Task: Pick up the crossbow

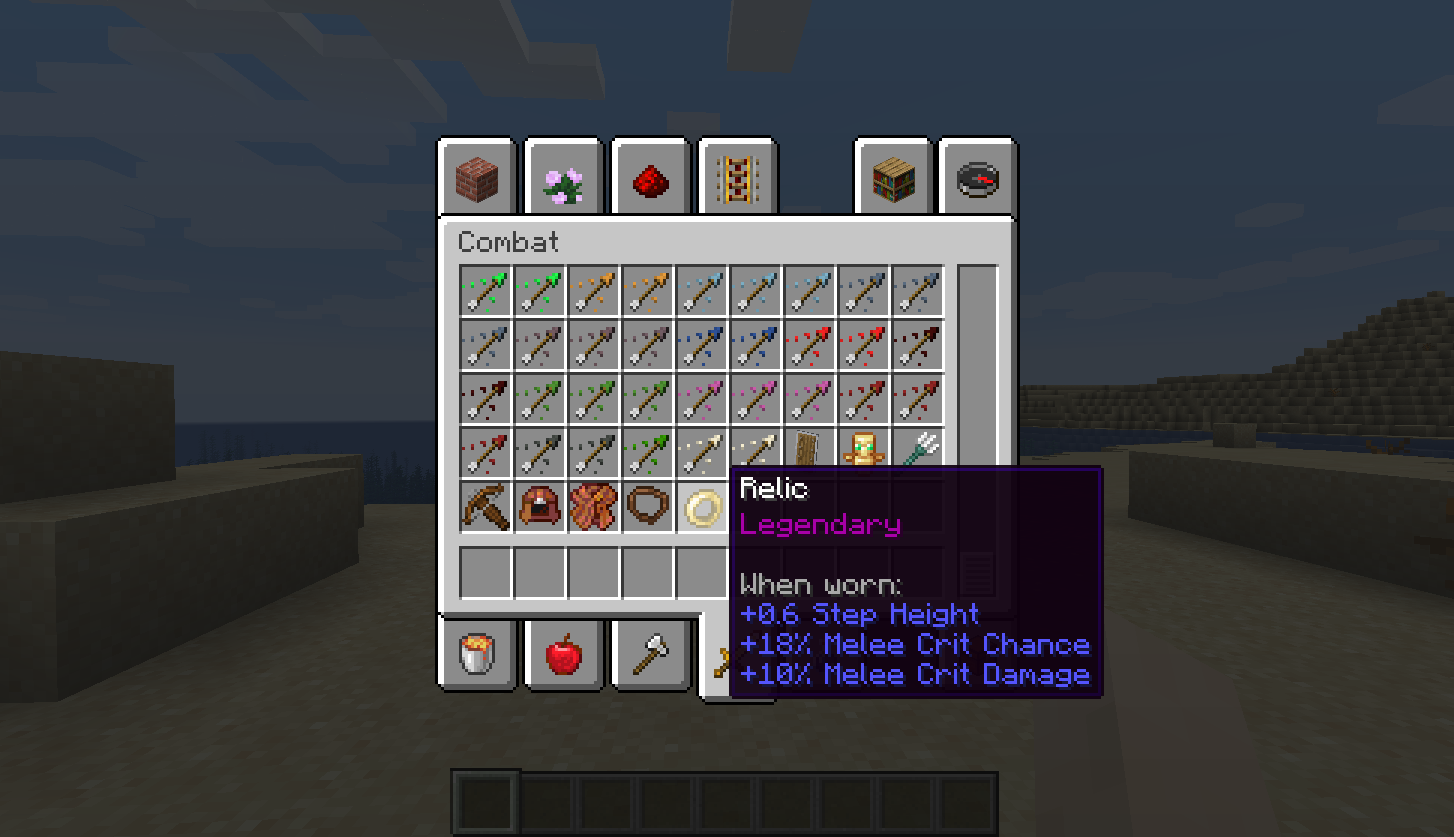Action: (486, 507)
